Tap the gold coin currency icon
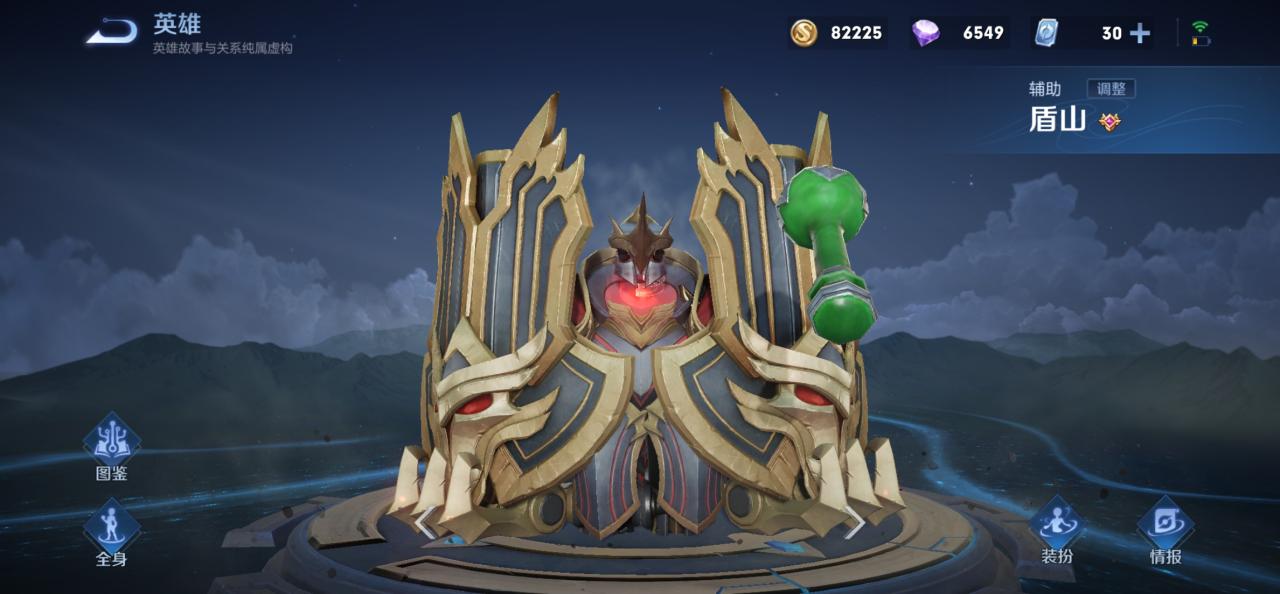This screenshot has width=1280, height=594. [x=804, y=33]
